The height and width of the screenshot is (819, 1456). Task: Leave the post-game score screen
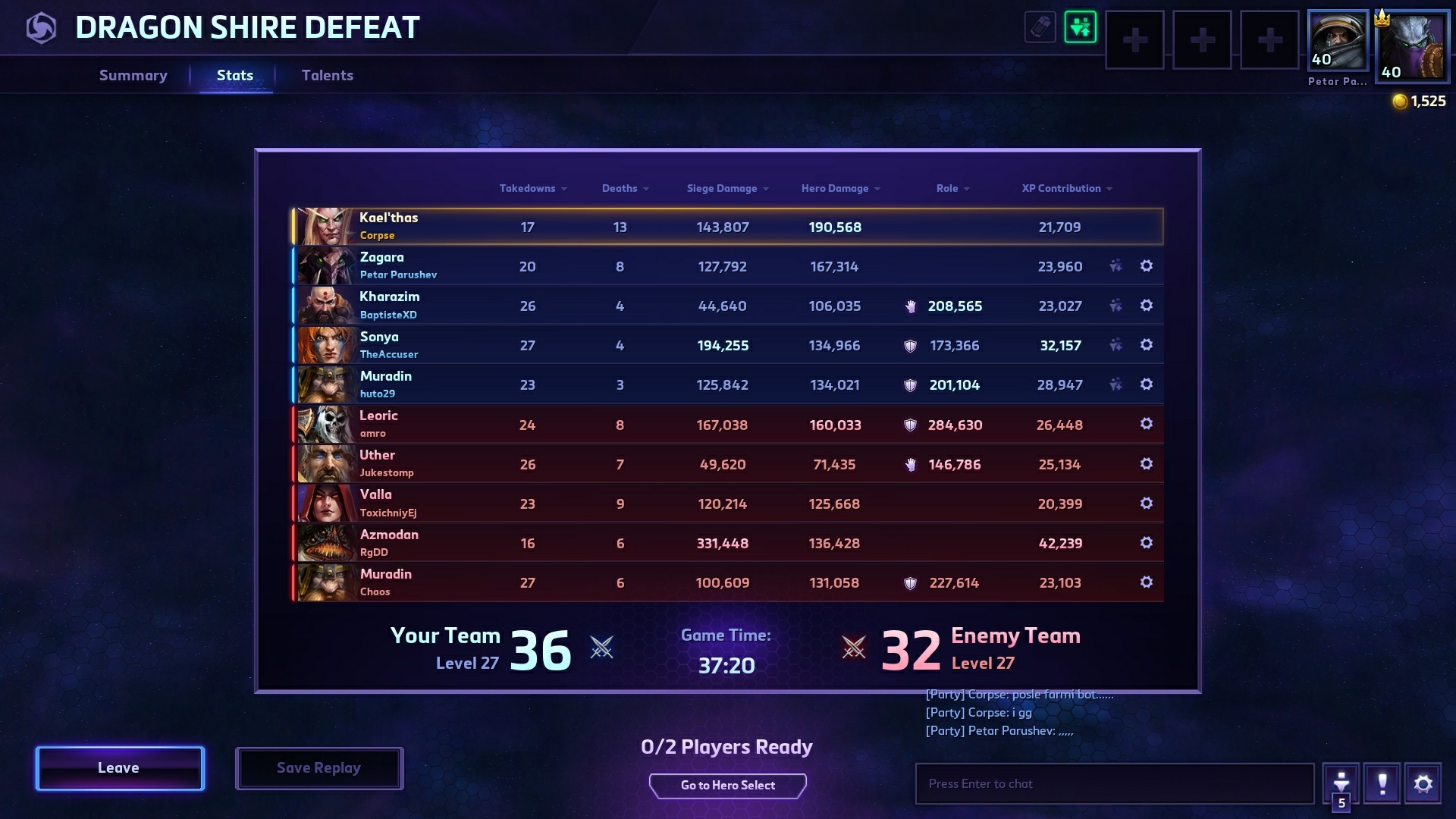click(x=120, y=768)
